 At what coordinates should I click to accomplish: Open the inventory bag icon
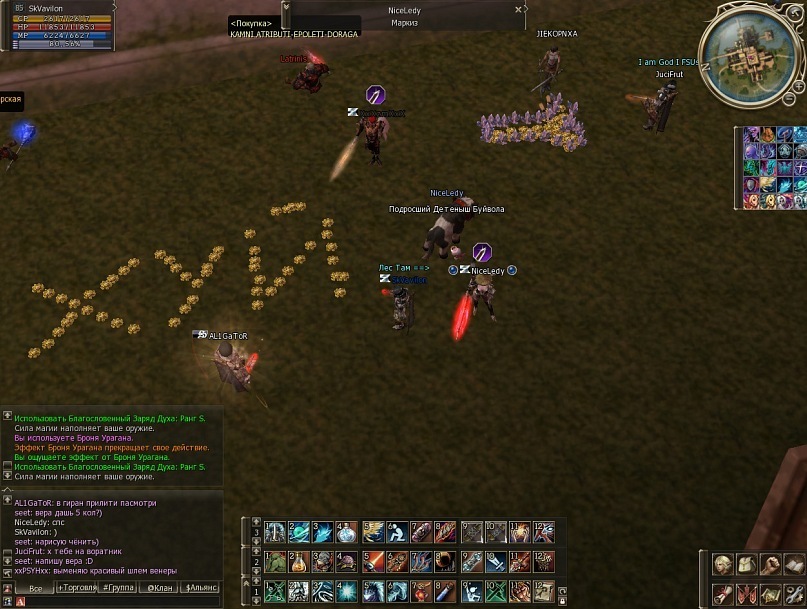[746, 565]
